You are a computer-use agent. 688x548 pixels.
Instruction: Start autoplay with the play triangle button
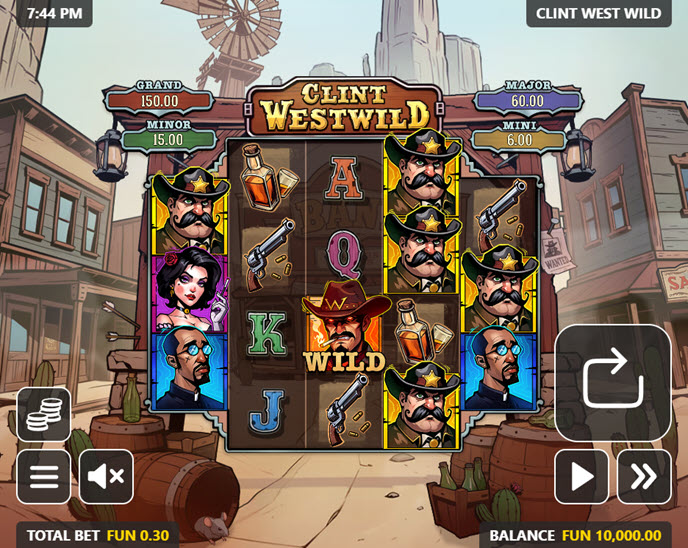point(582,476)
